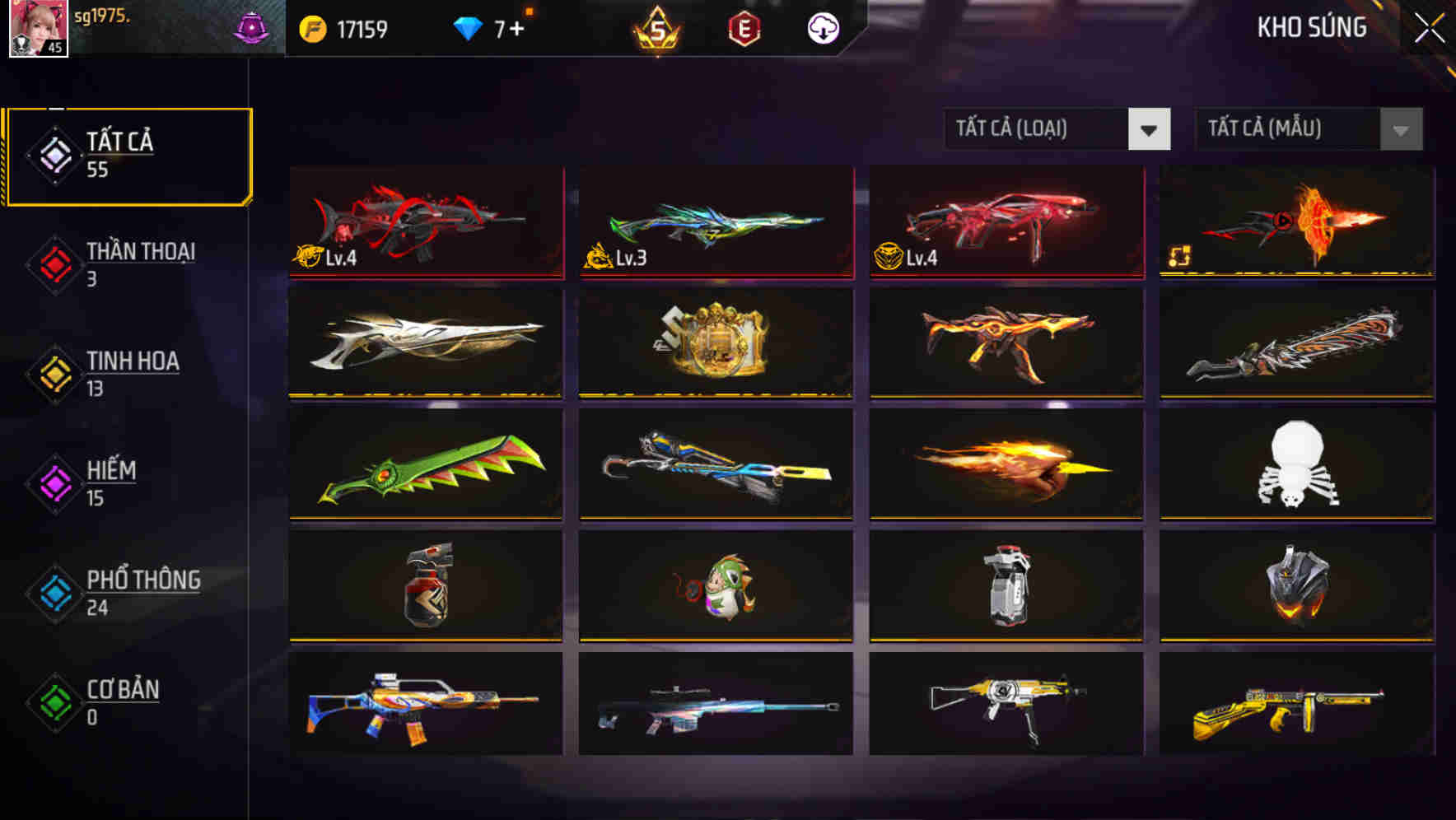Click the purple badge next to player name
1456x820 pixels.
pos(252,26)
